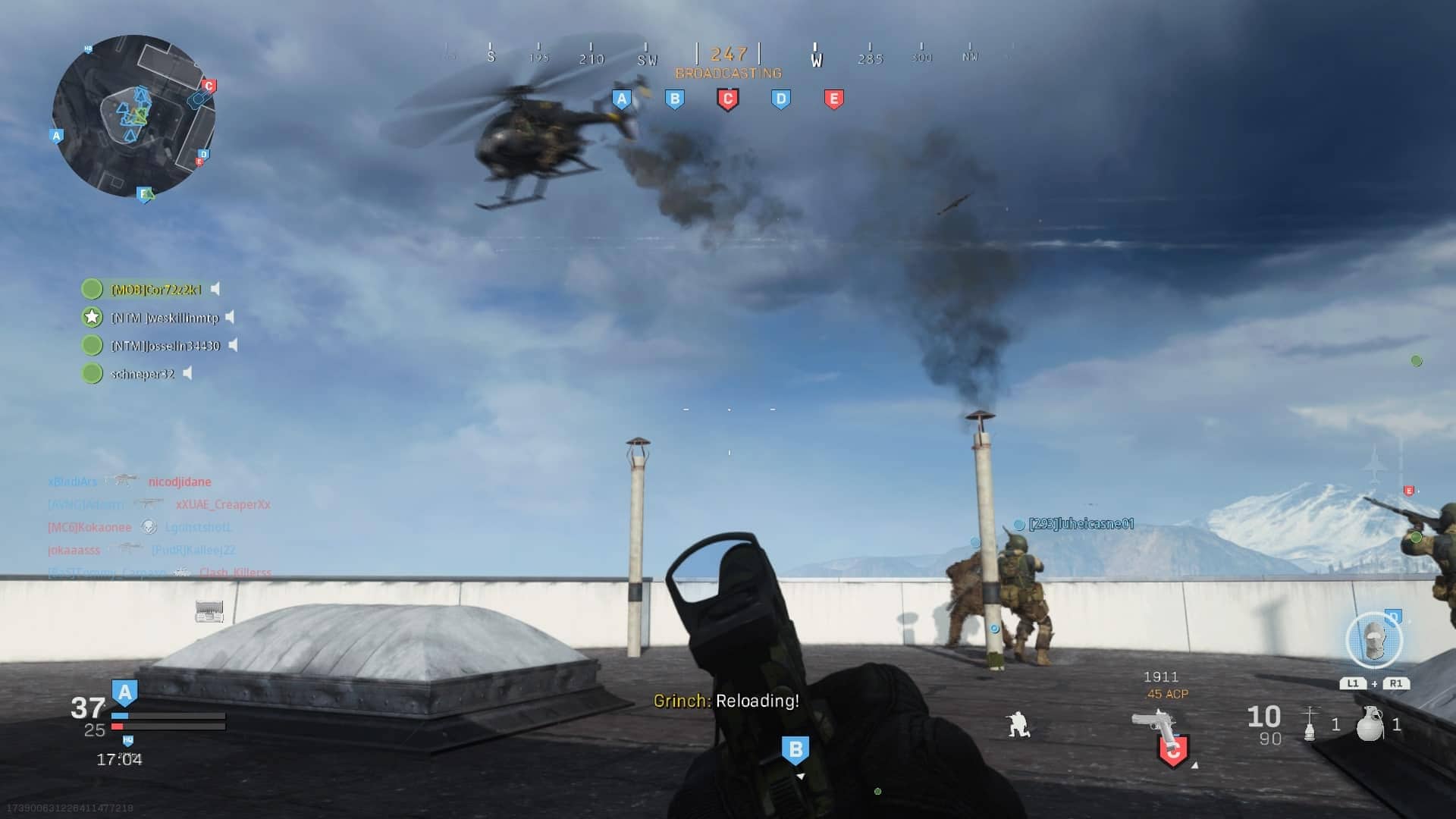The width and height of the screenshot is (1456, 819).
Task: Select squad member [MOB]Cor7zczk1
Action: pyautogui.click(x=156, y=290)
